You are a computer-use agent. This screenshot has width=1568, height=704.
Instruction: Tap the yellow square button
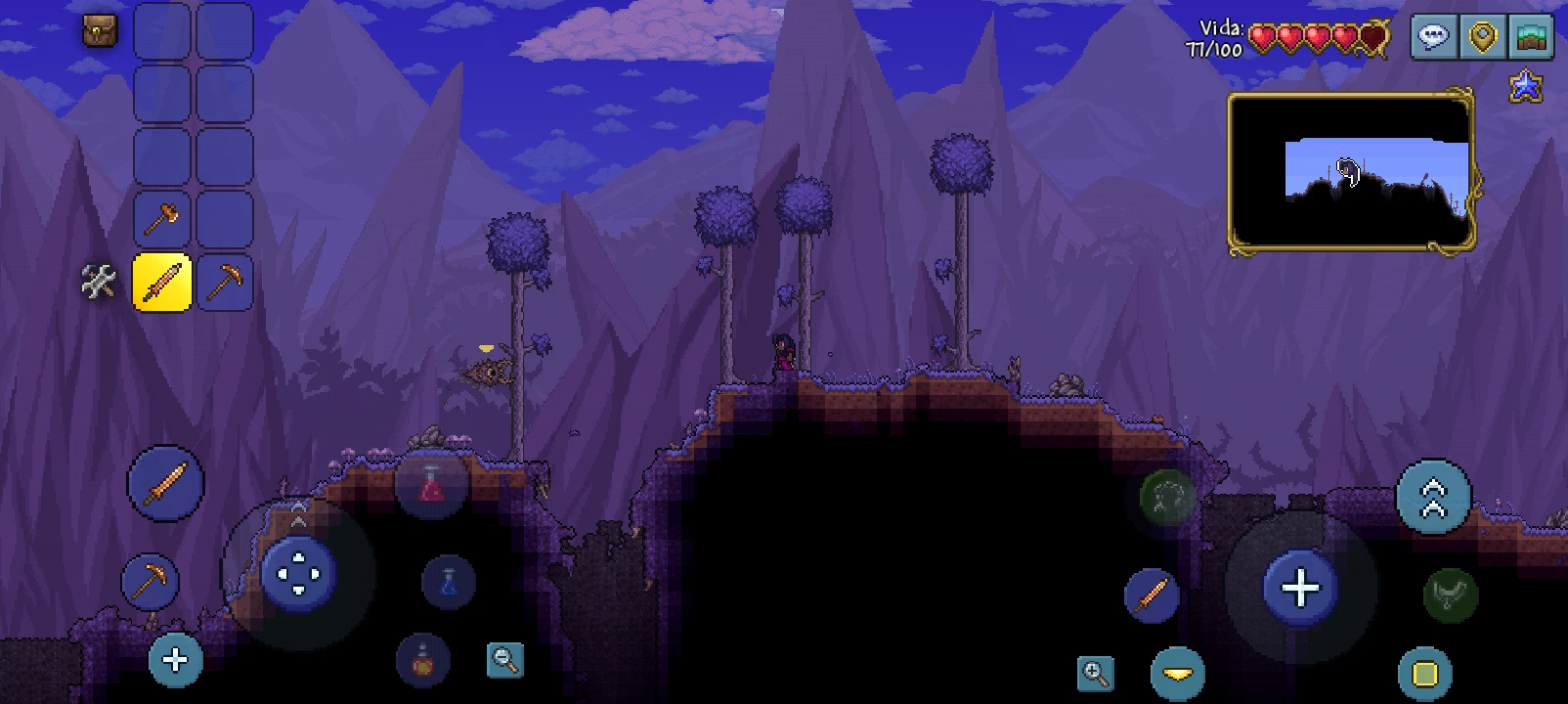pos(1425,674)
